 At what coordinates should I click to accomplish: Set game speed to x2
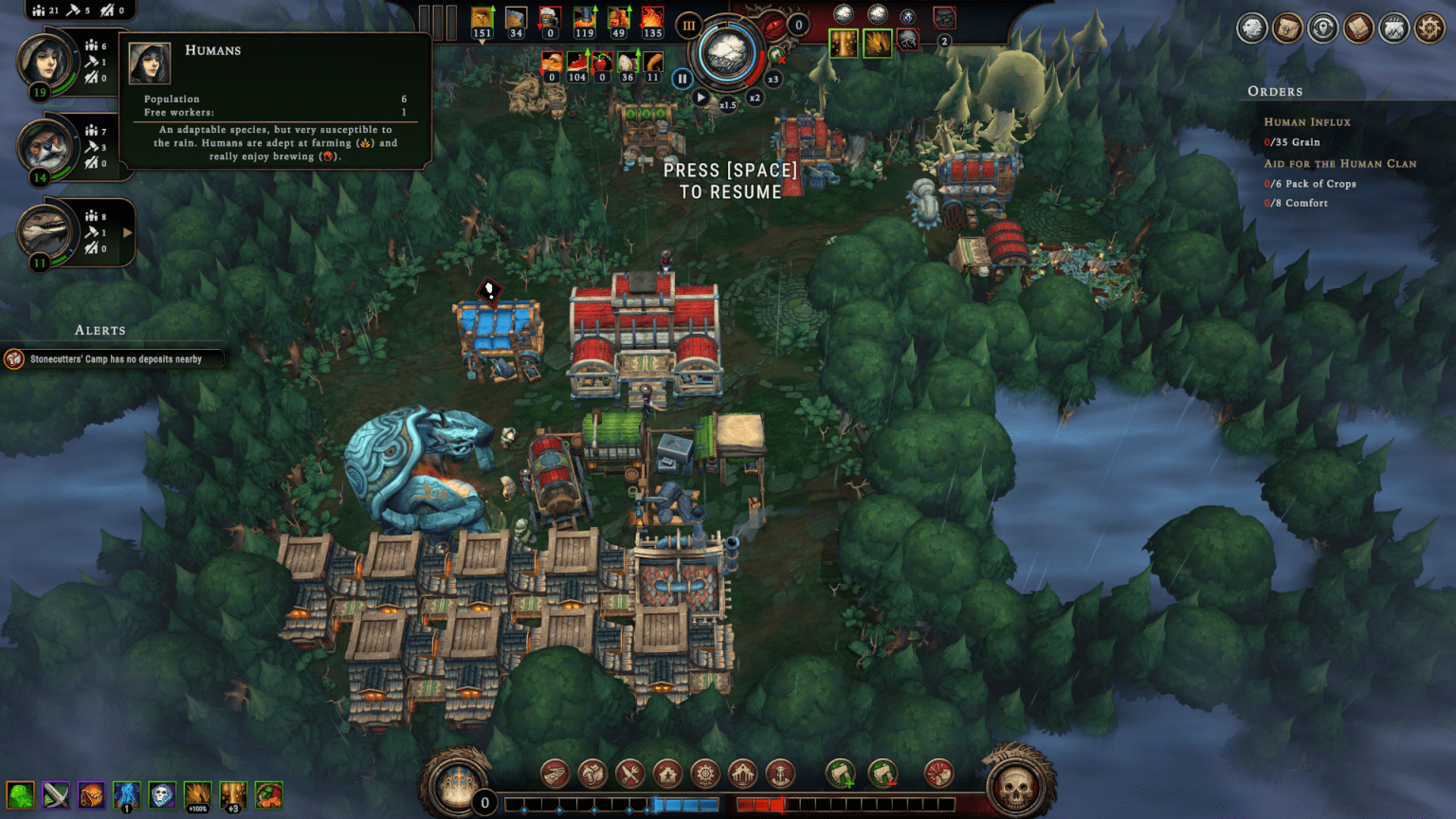click(755, 97)
